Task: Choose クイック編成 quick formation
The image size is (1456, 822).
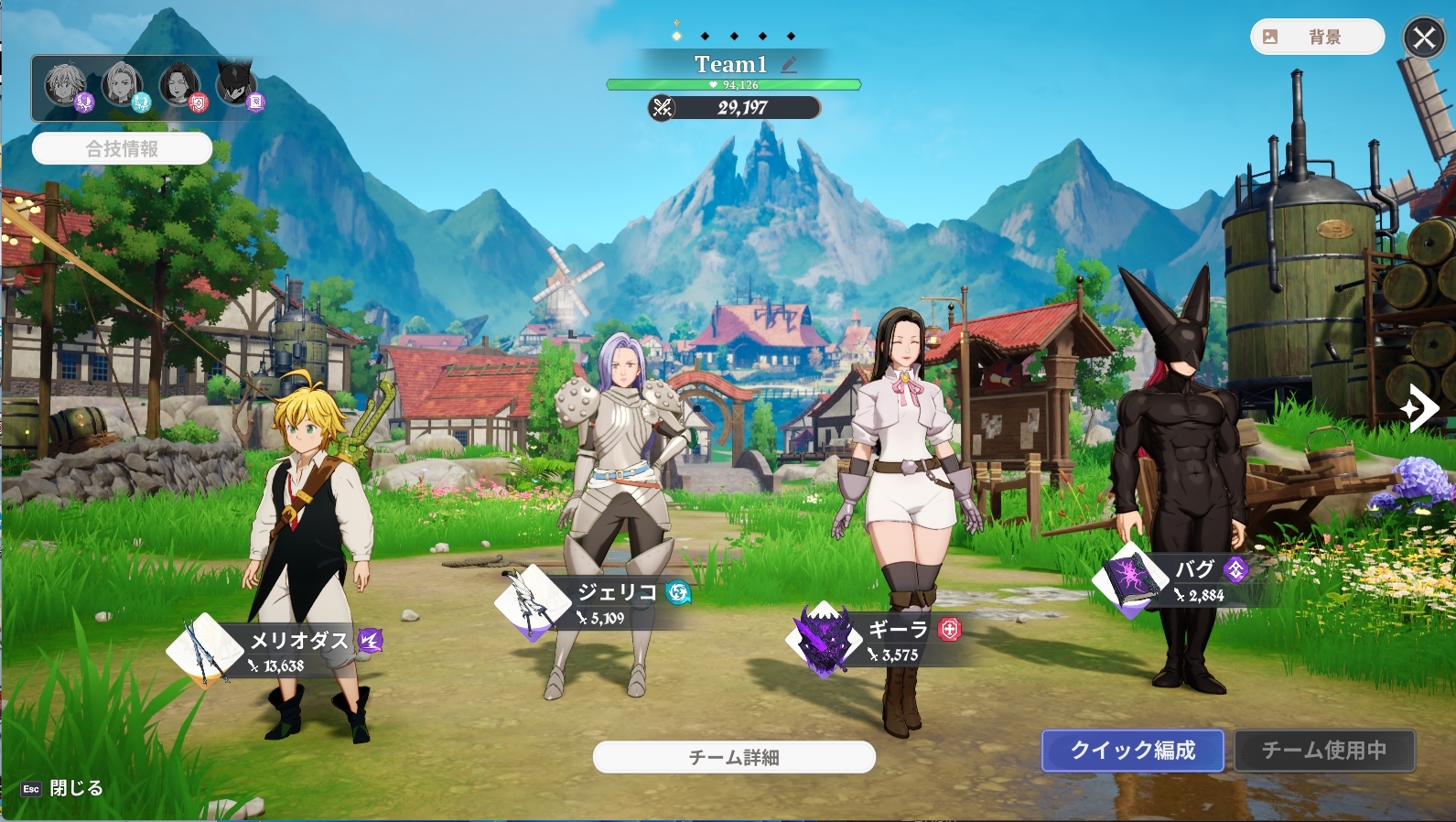Action: point(1132,751)
